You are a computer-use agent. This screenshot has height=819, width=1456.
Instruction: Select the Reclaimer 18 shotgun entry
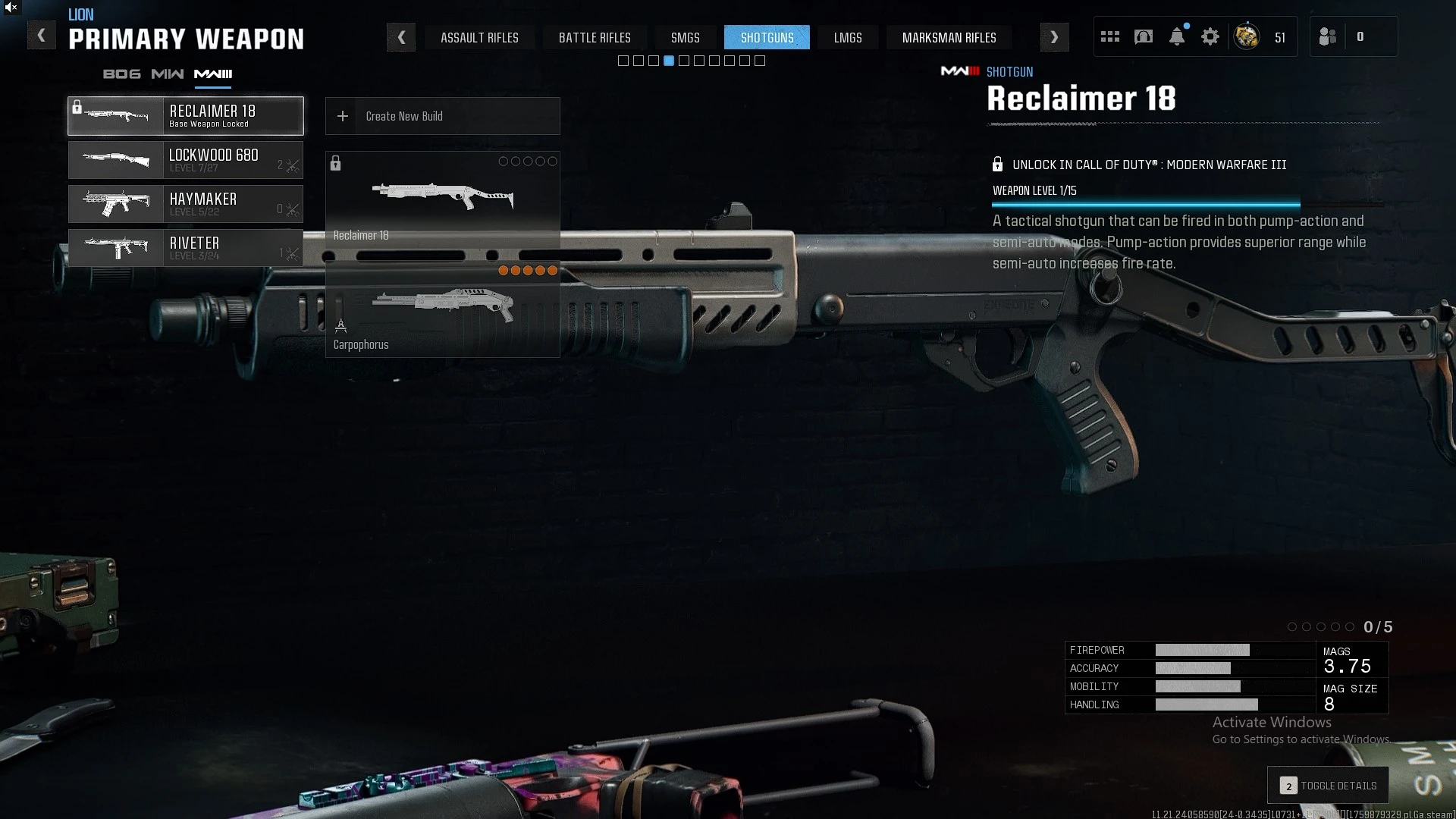click(x=186, y=116)
